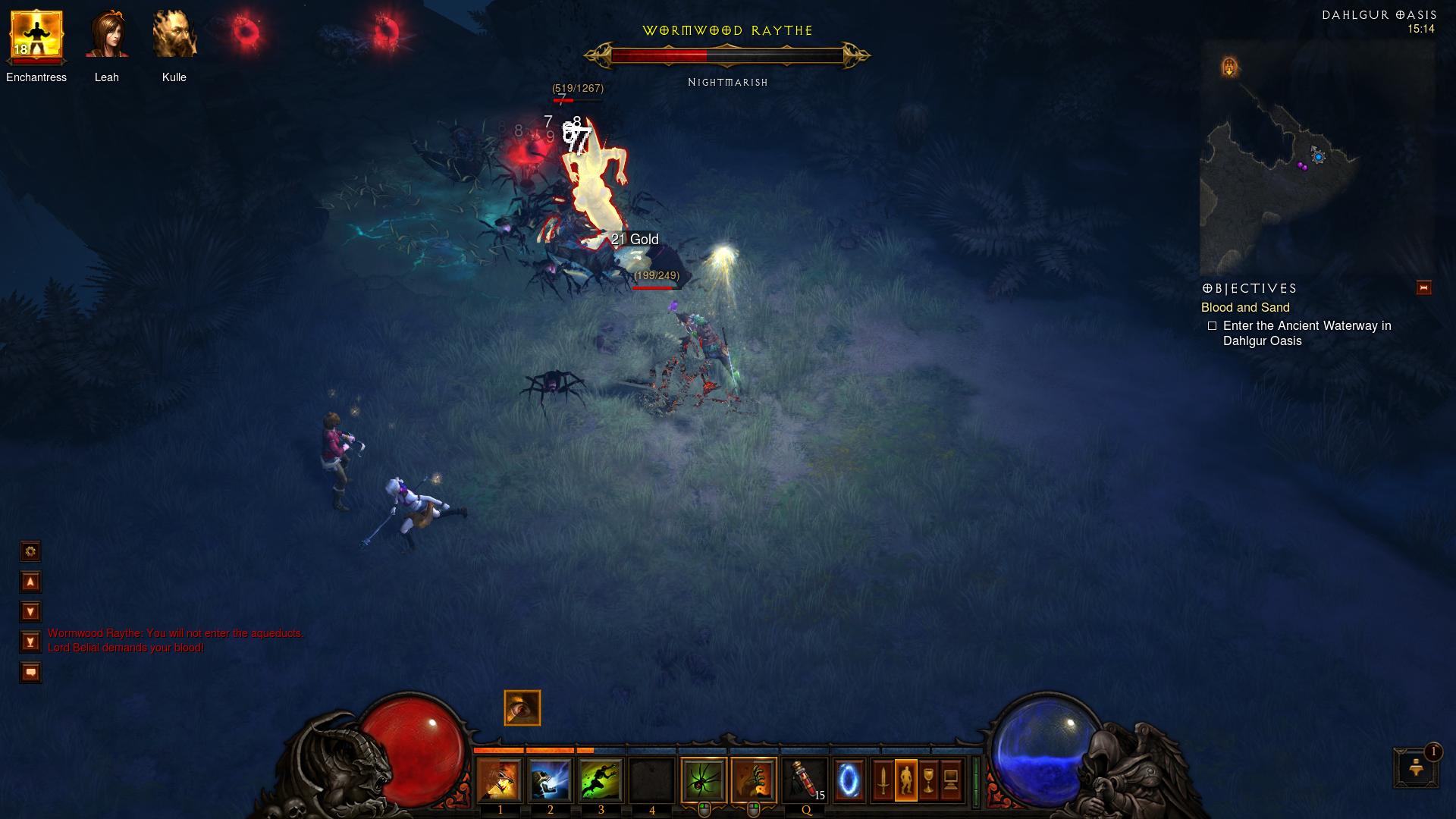Image resolution: width=1456 pixels, height=819 pixels.
Task: Open chat settings gear
Action: tap(30, 551)
